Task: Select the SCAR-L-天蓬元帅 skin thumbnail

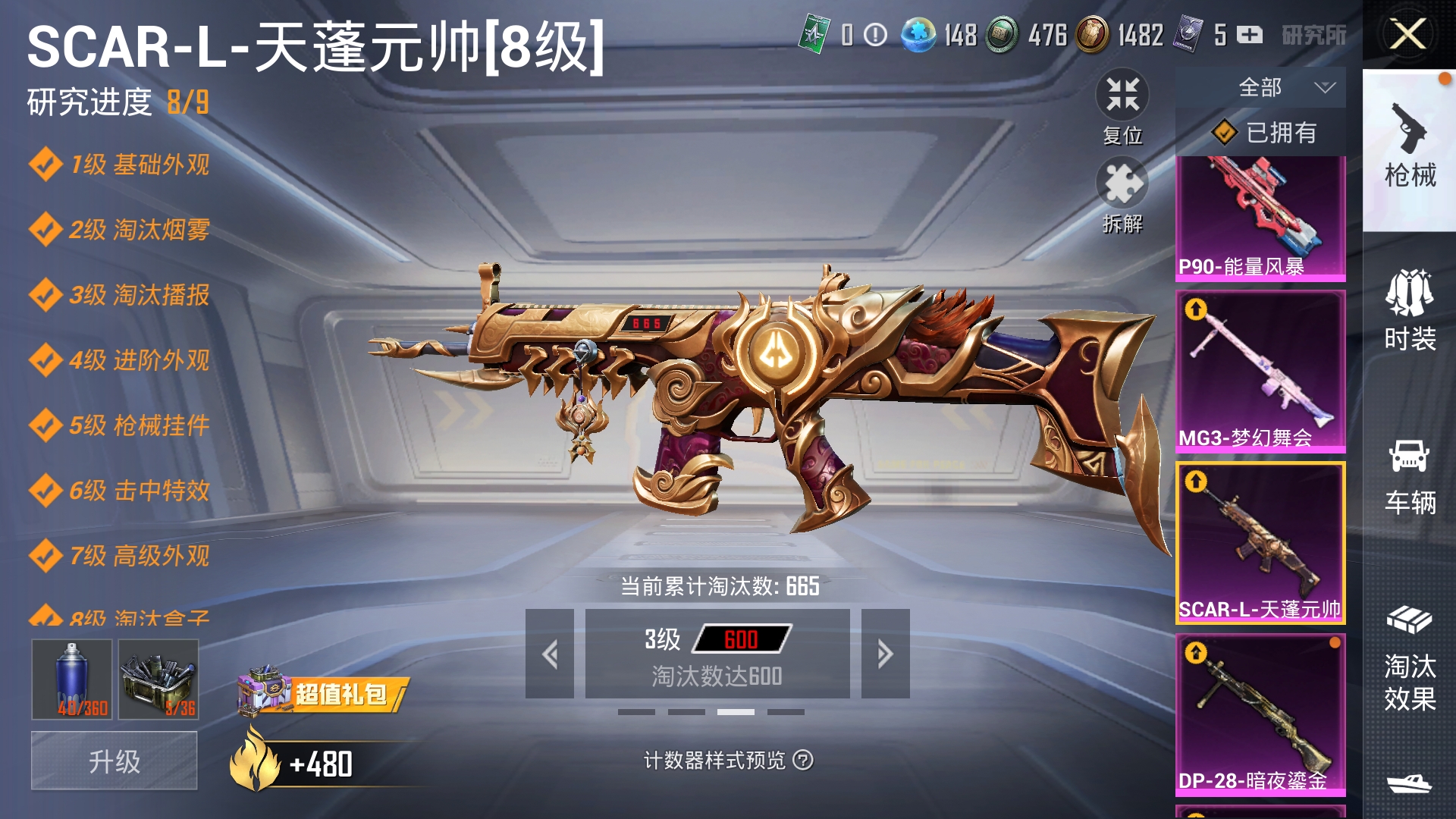Action: click(x=1260, y=543)
